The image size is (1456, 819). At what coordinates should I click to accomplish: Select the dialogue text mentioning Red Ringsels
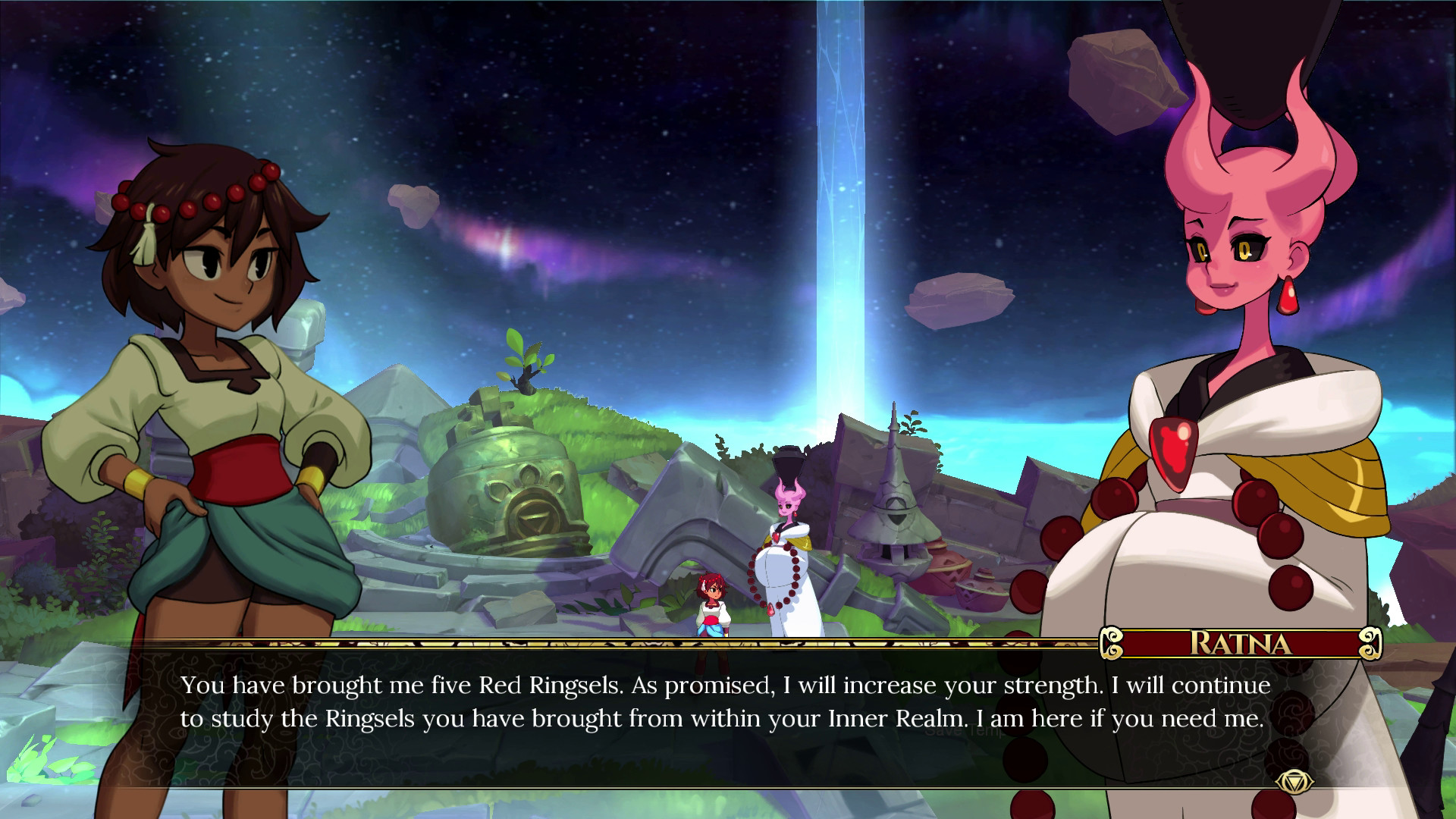coord(531,685)
